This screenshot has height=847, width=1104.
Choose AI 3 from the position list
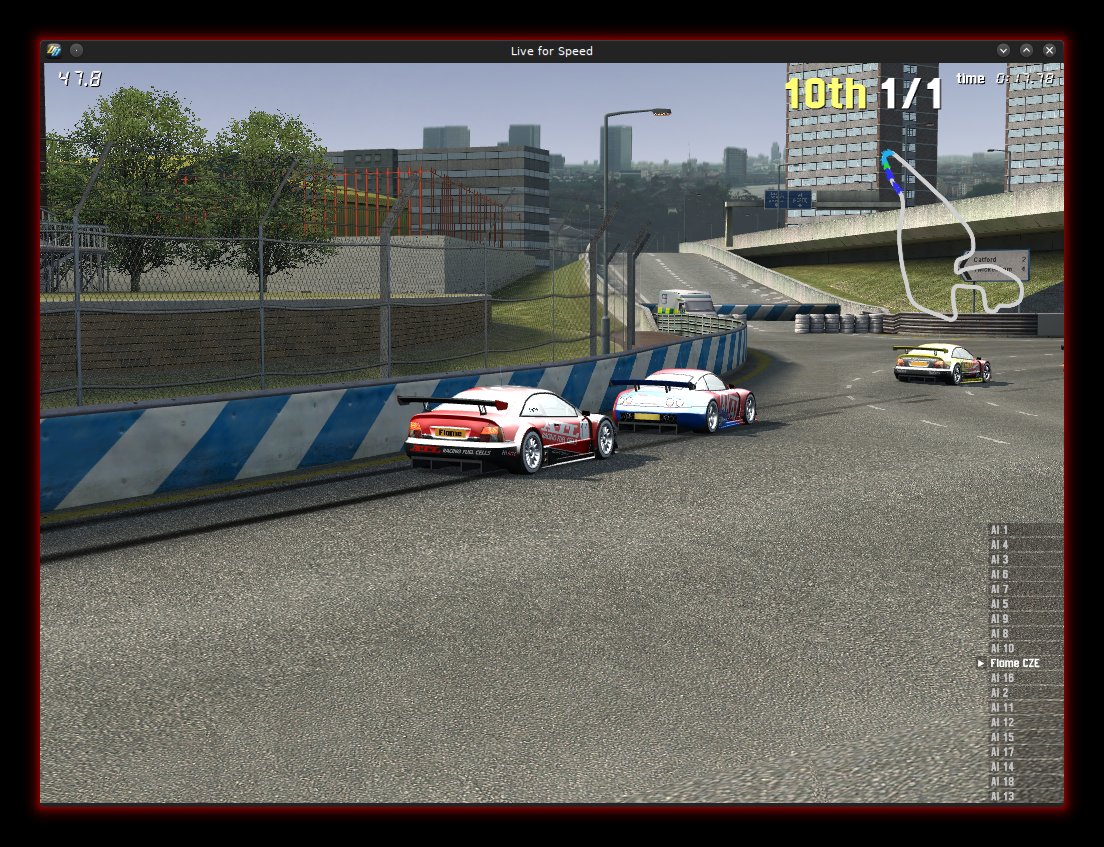point(1000,560)
